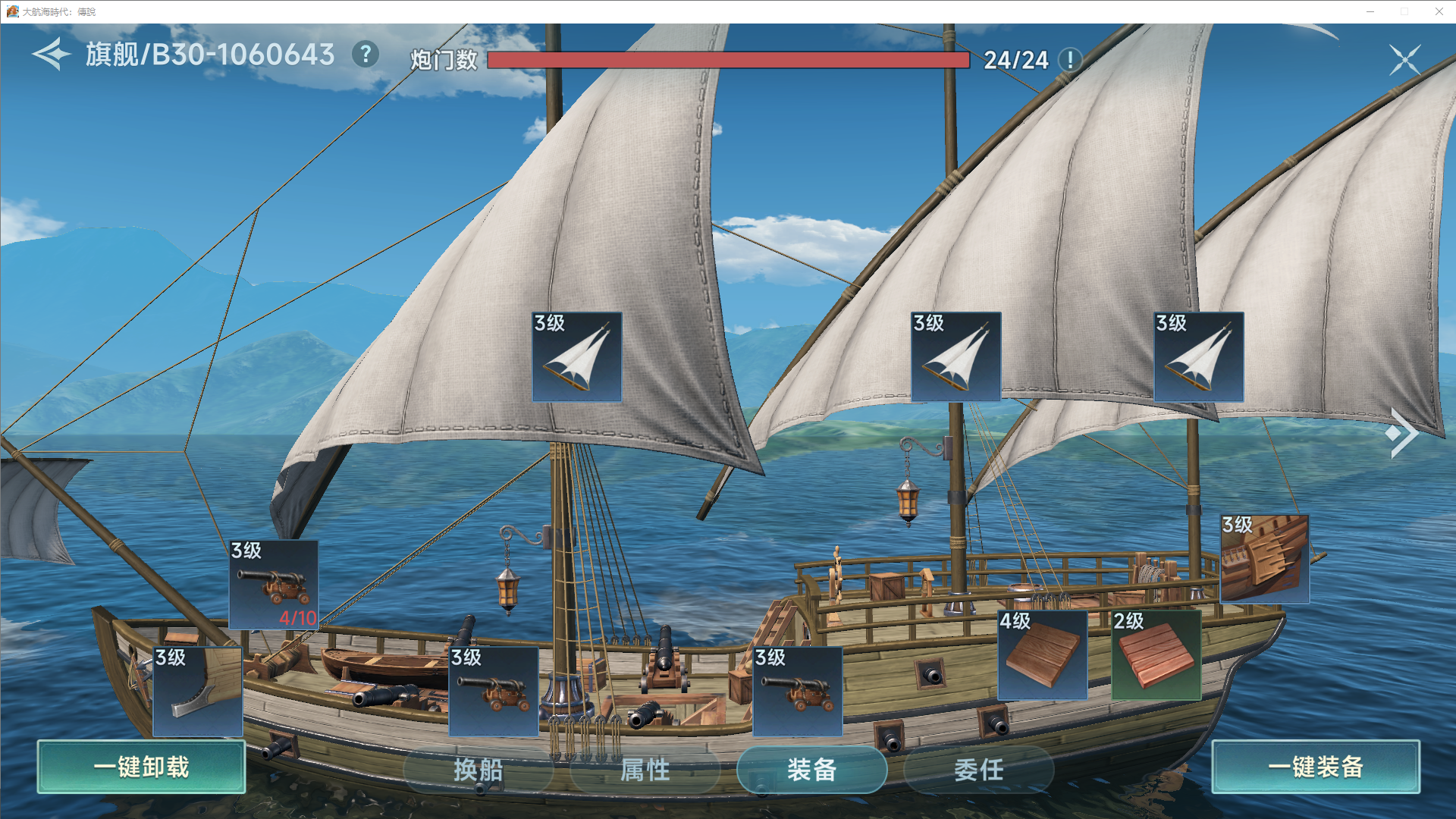Select the 装备 equipment tab
The width and height of the screenshot is (1456, 819).
pos(811,770)
